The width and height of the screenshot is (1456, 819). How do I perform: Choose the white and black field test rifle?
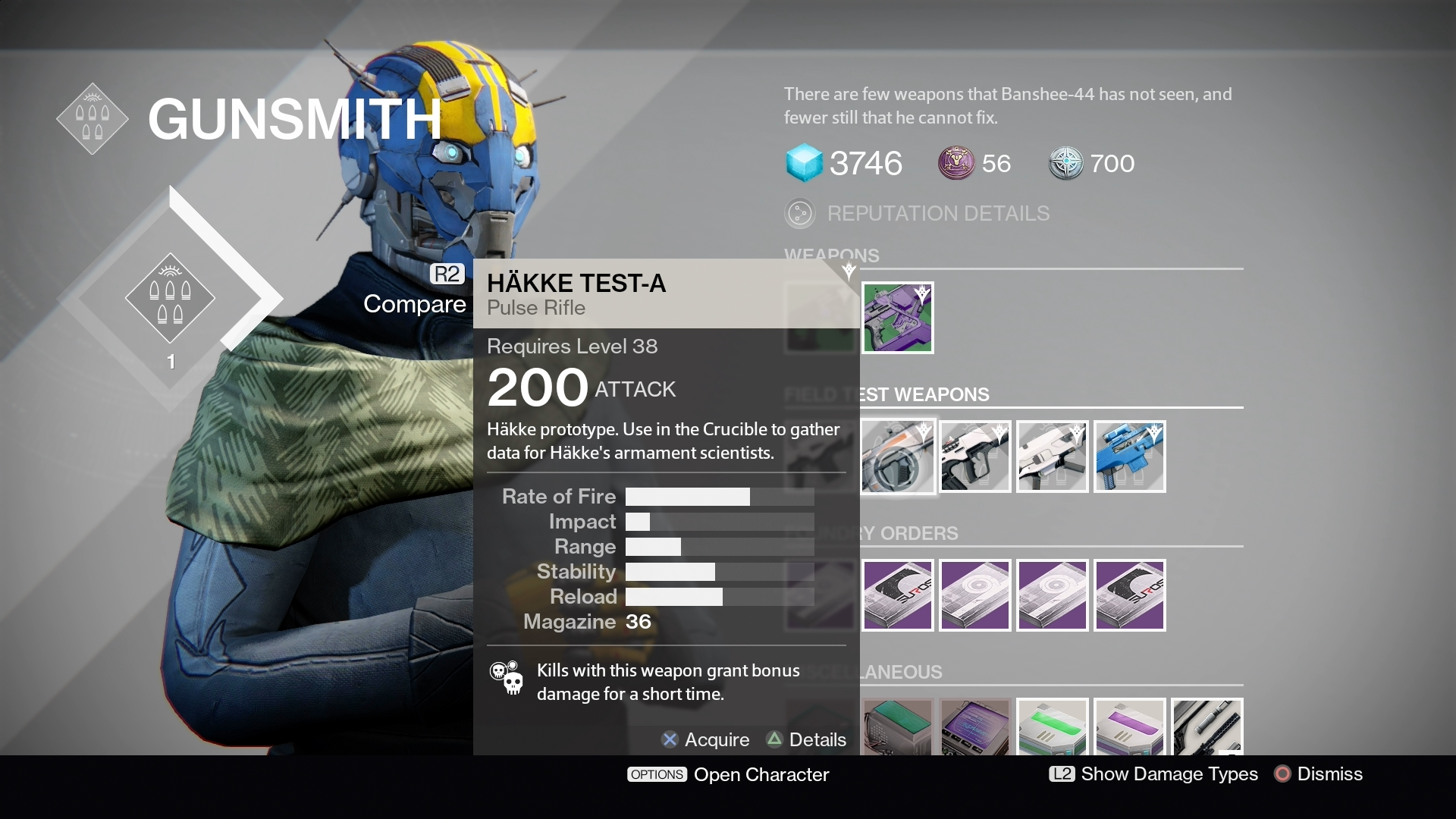pyautogui.click(x=975, y=457)
